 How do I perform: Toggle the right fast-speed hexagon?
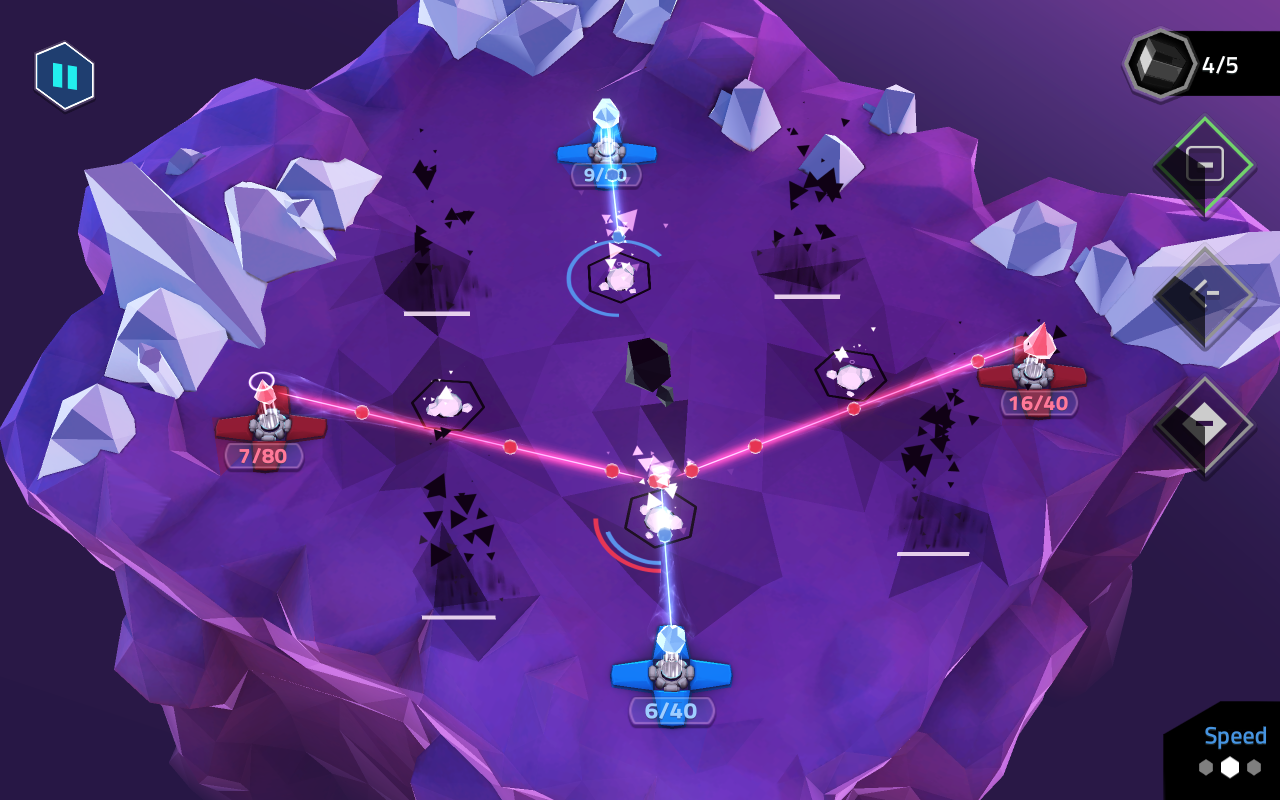tap(1254, 767)
